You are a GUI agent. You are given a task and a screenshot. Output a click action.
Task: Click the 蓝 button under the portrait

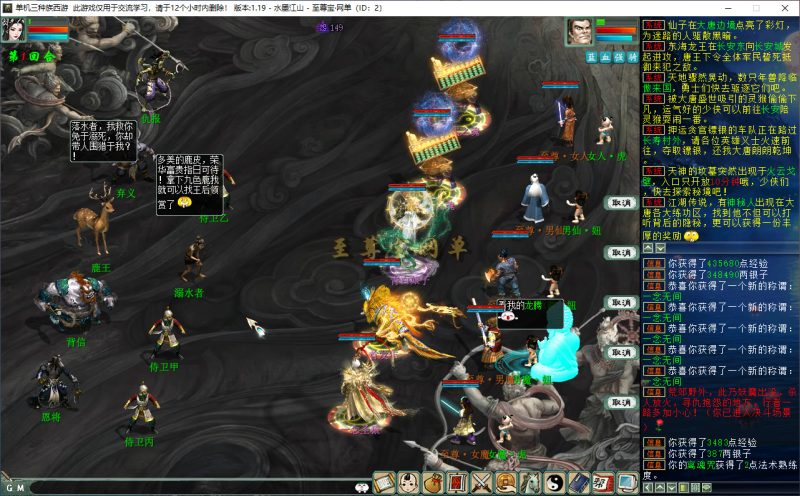click(593, 57)
